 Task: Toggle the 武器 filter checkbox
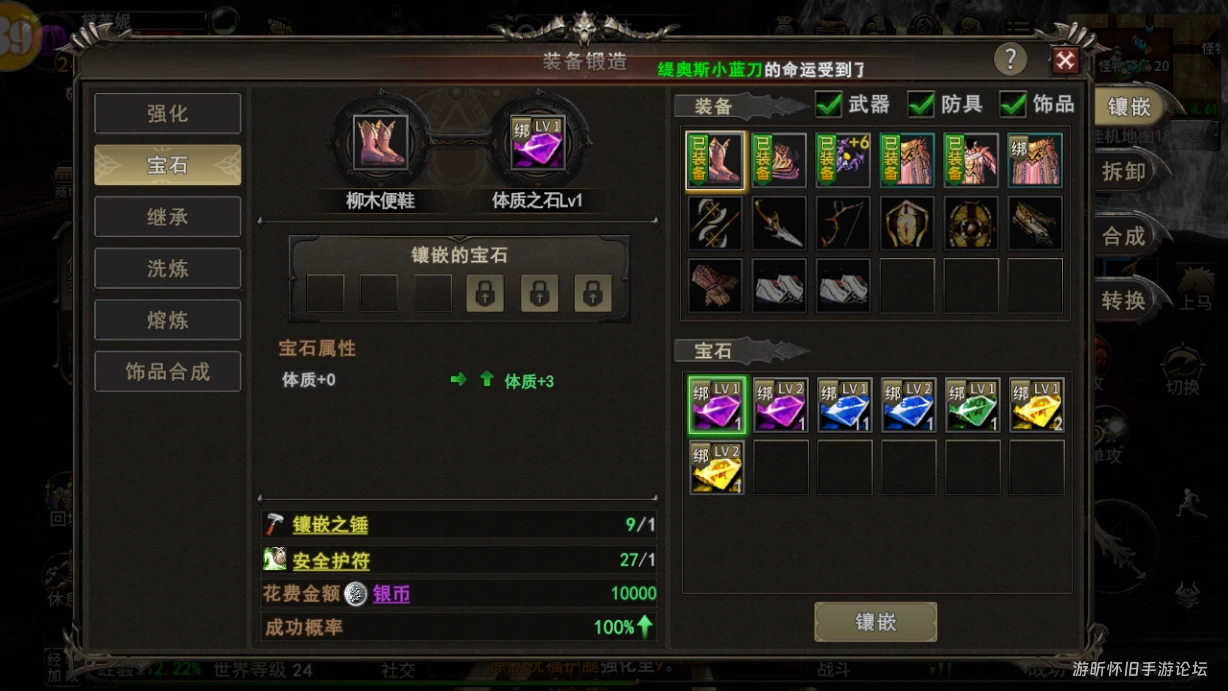point(829,104)
